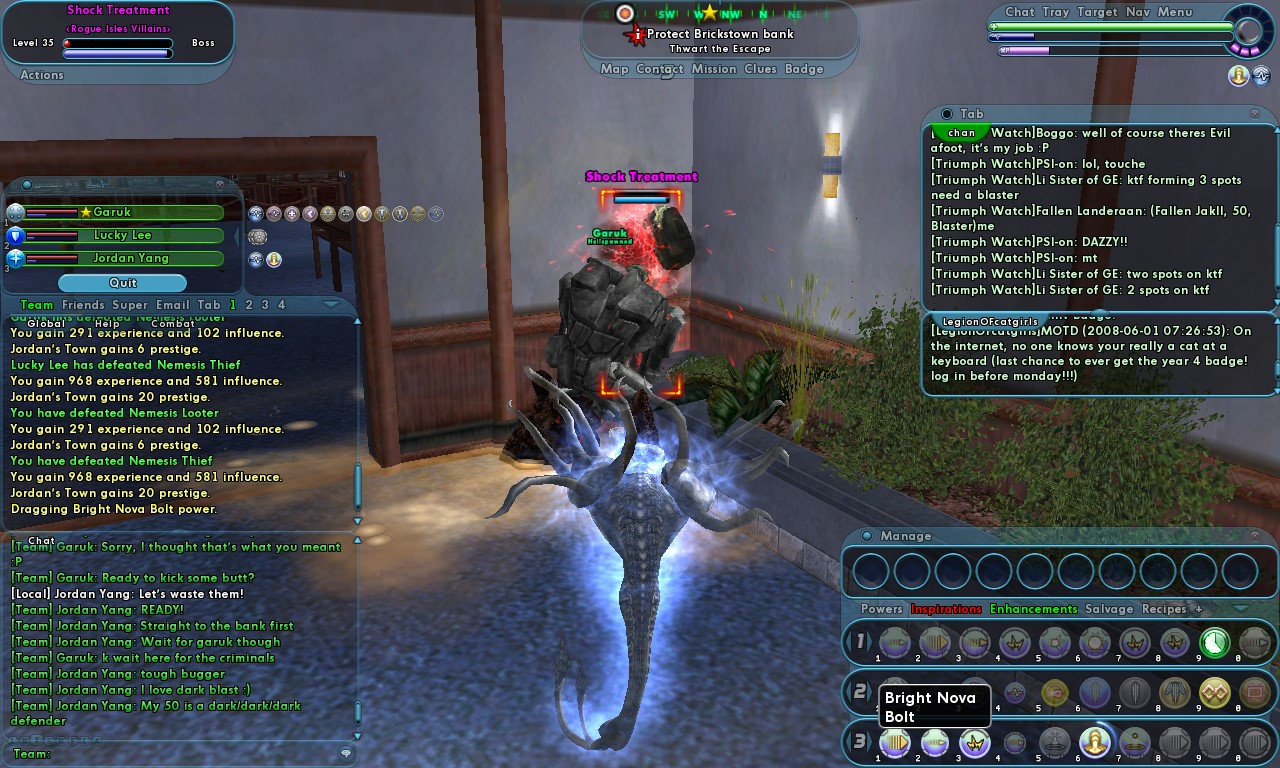Show the Salvage tab

point(1110,609)
